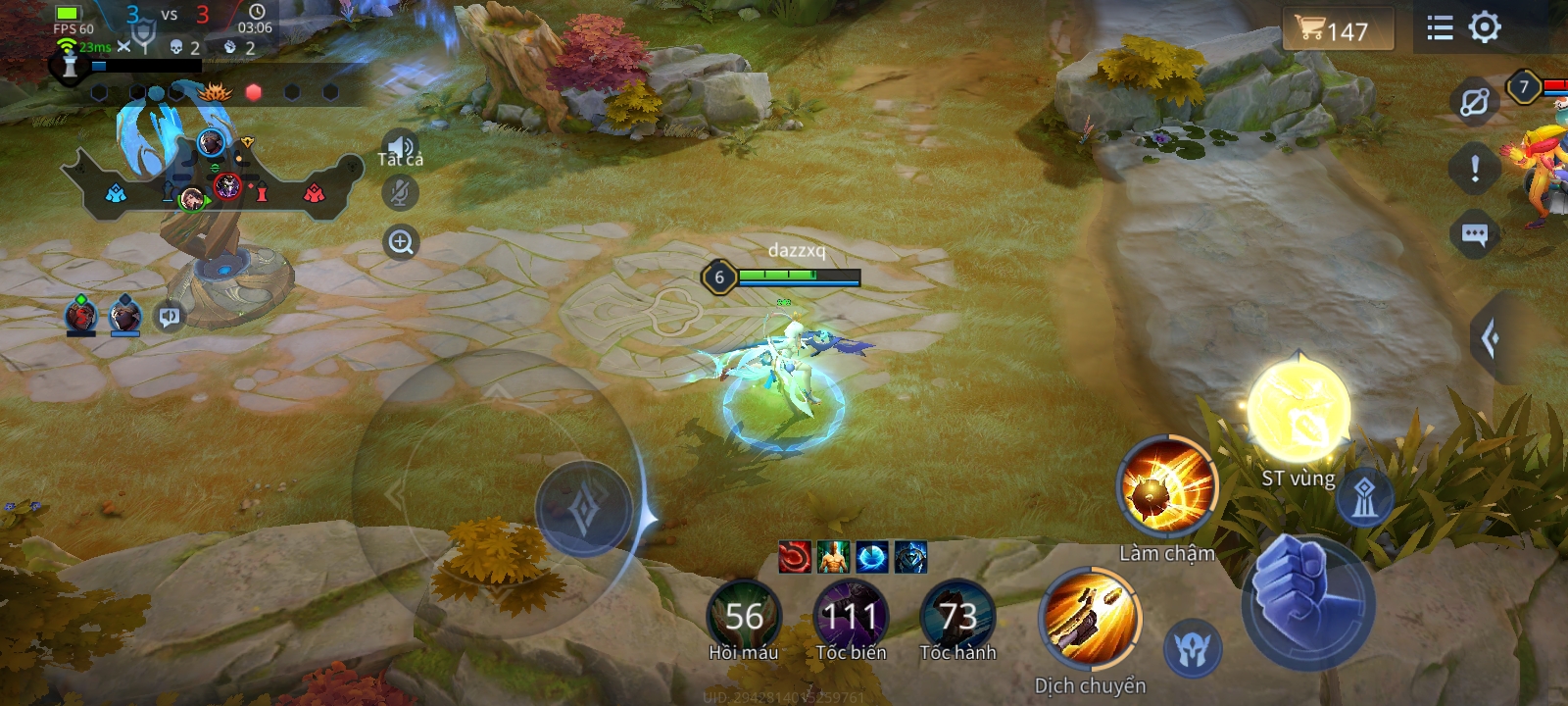Open the shop with 147 gold
This screenshot has width=1568, height=706.
[x=1337, y=30]
